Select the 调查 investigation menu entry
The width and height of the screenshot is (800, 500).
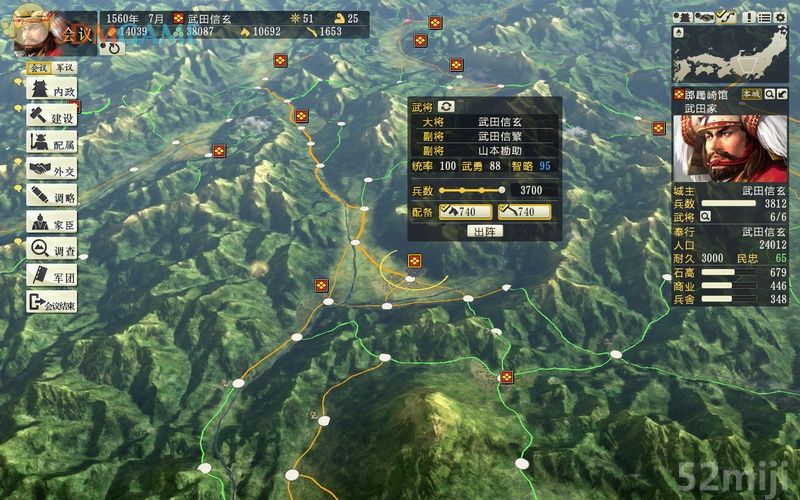[52, 249]
